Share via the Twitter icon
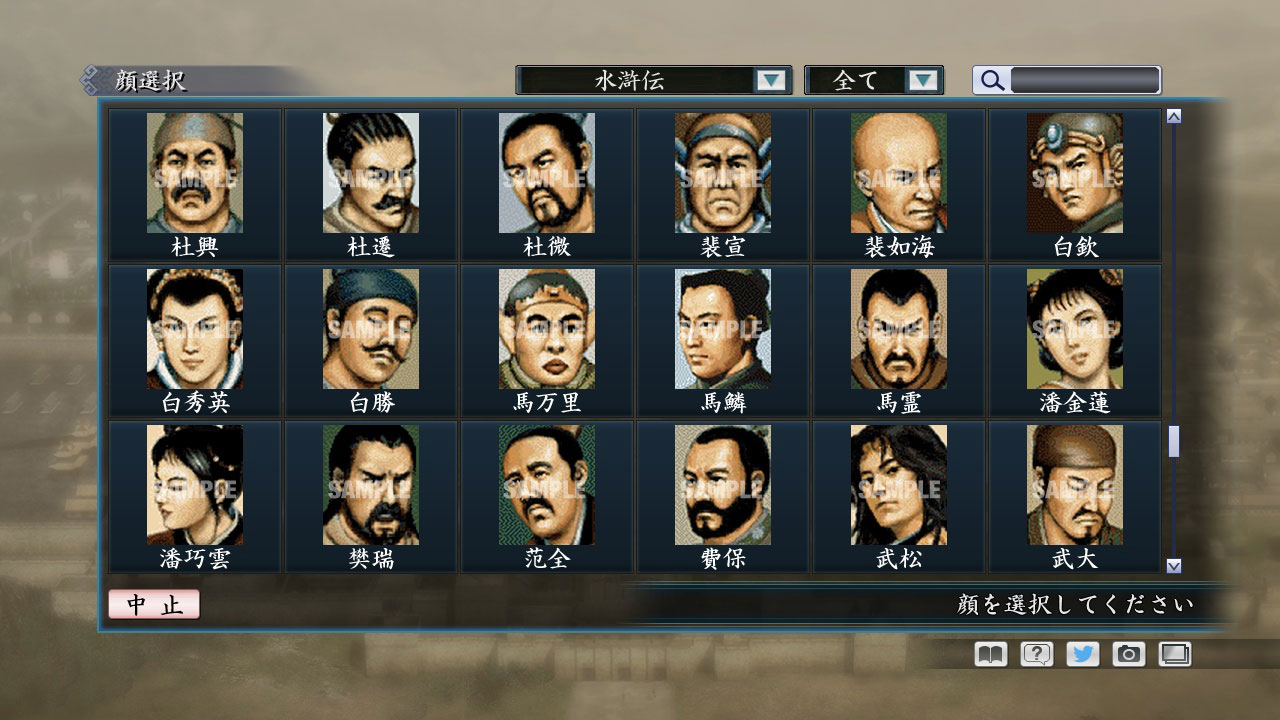 coord(1081,654)
